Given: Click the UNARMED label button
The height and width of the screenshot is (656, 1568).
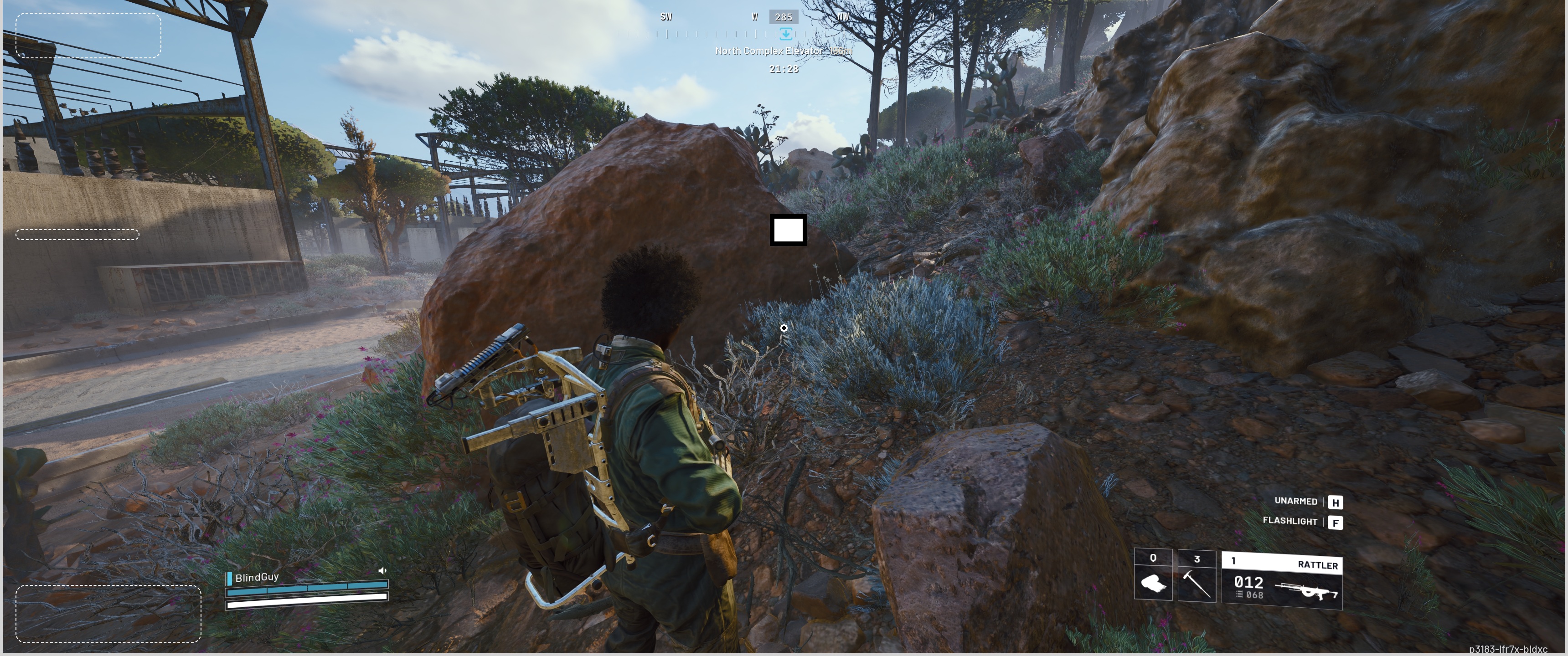Looking at the screenshot, I should (1296, 501).
